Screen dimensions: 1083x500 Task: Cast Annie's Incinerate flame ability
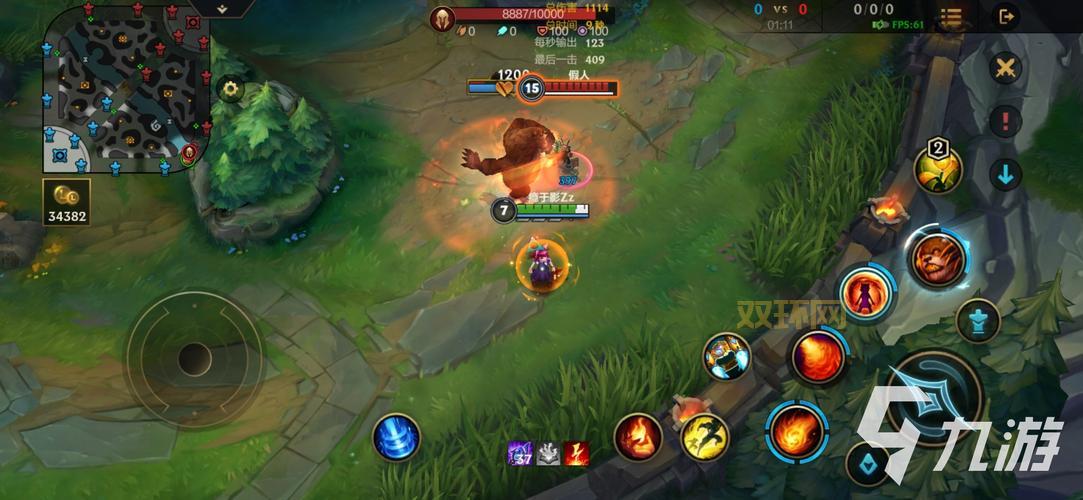pyautogui.click(x=817, y=356)
